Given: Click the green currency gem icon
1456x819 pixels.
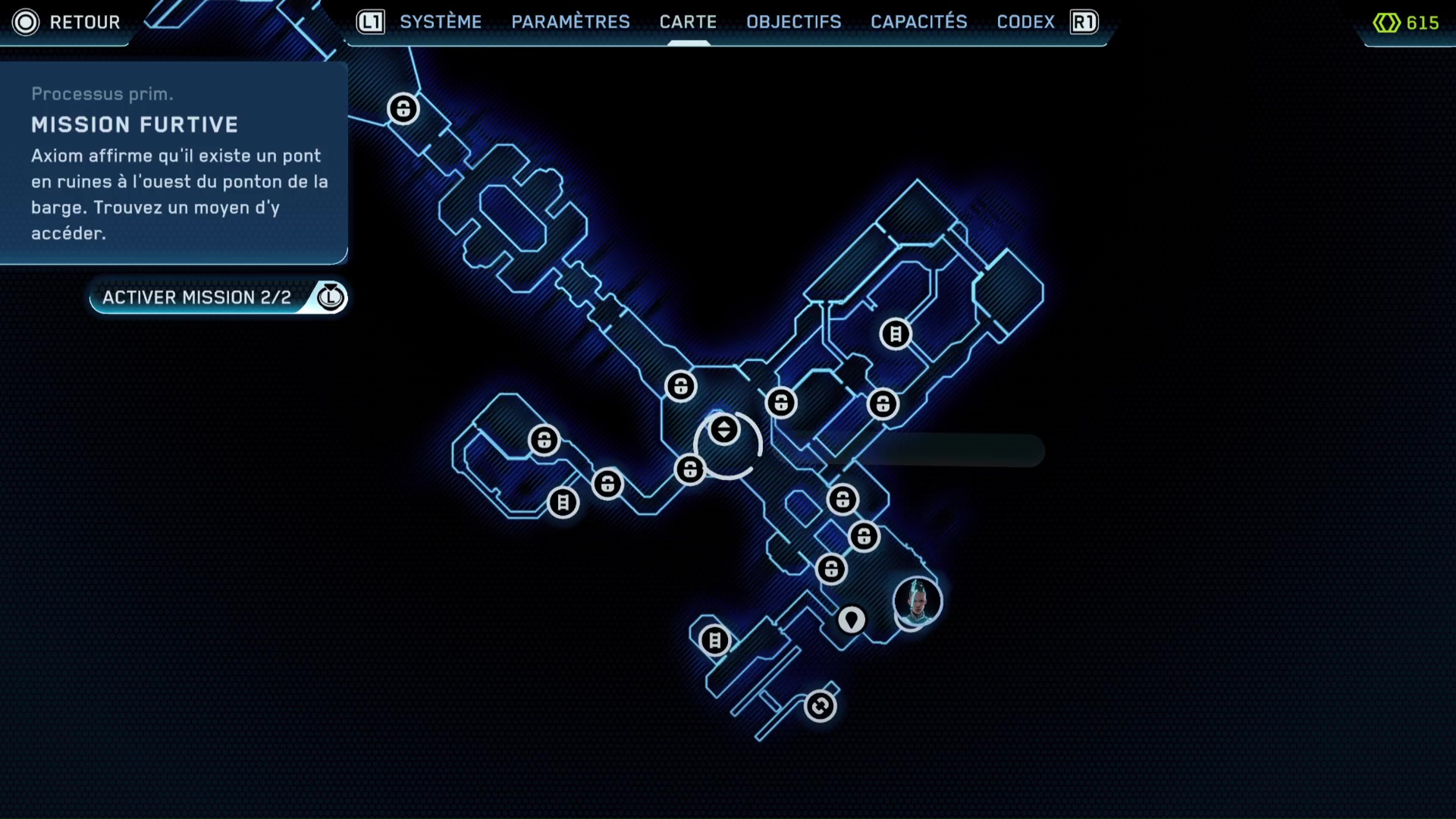Looking at the screenshot, I should pyautogui.click(x=1385, y=23).
